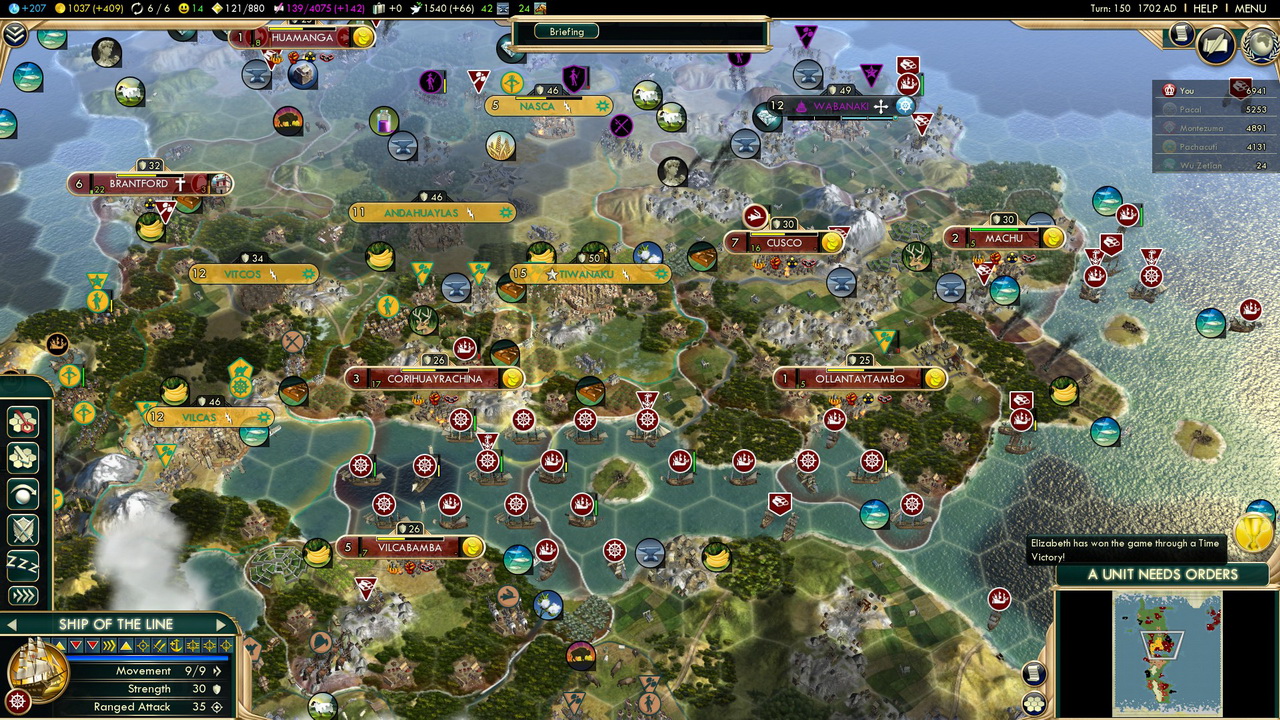This screenshot has height=720, width=1280.
Task: Open the Social Policies honeycomb icon bottom right
Action: 1035,701
